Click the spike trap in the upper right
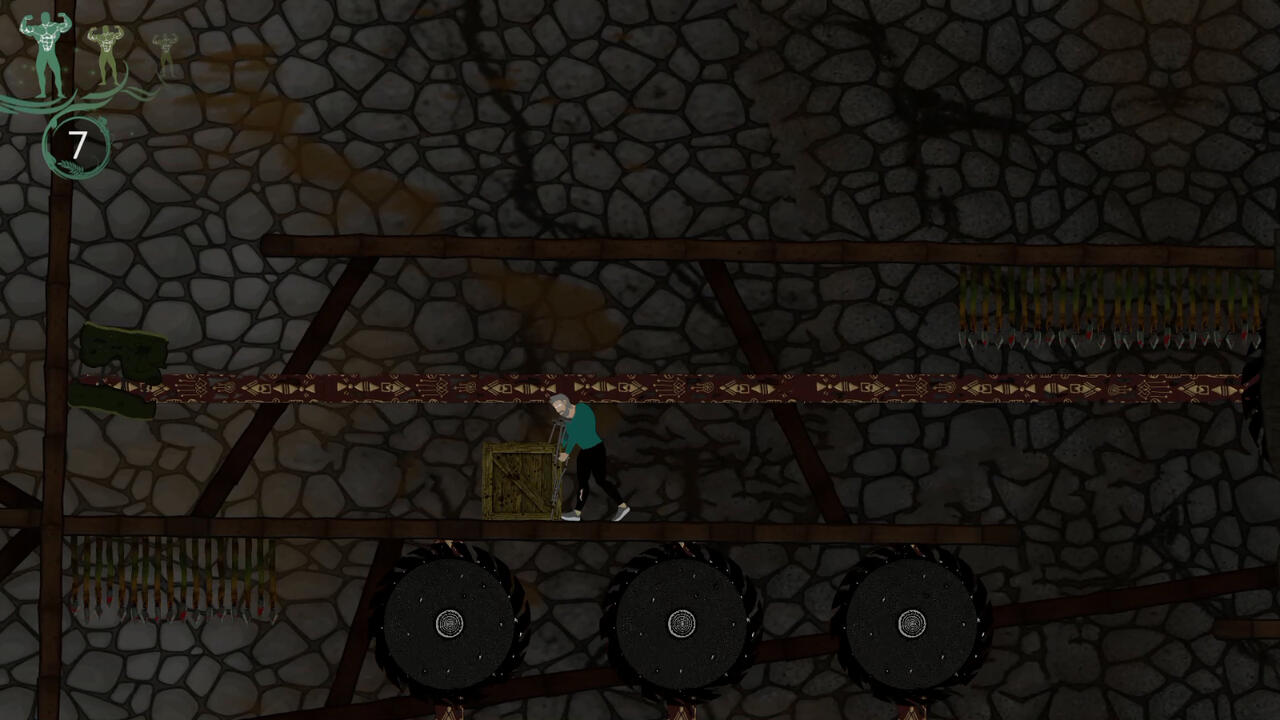1280x720 pixels. [1100, 315]
